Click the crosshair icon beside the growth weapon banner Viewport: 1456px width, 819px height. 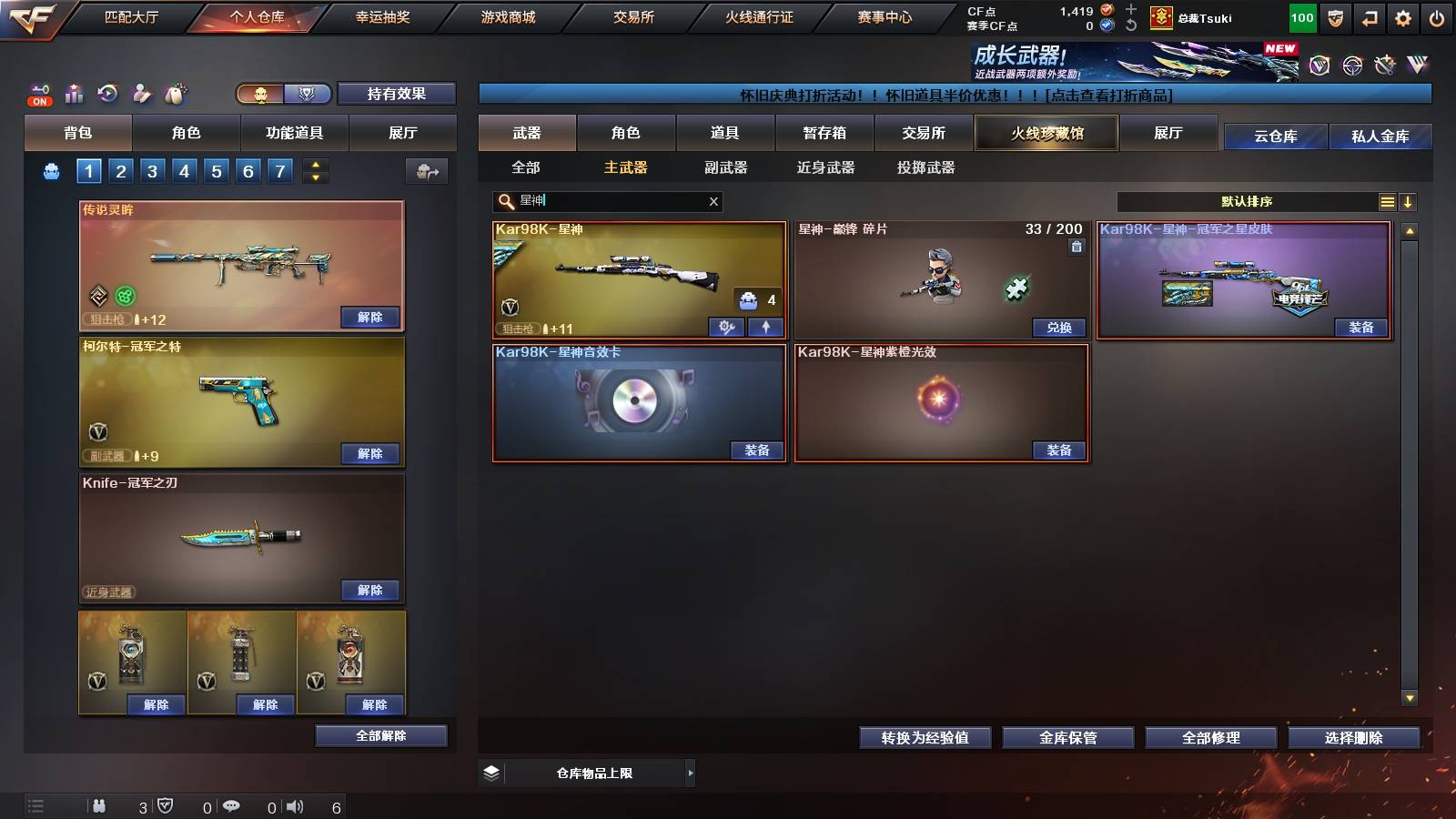(x=1350, y=64)
